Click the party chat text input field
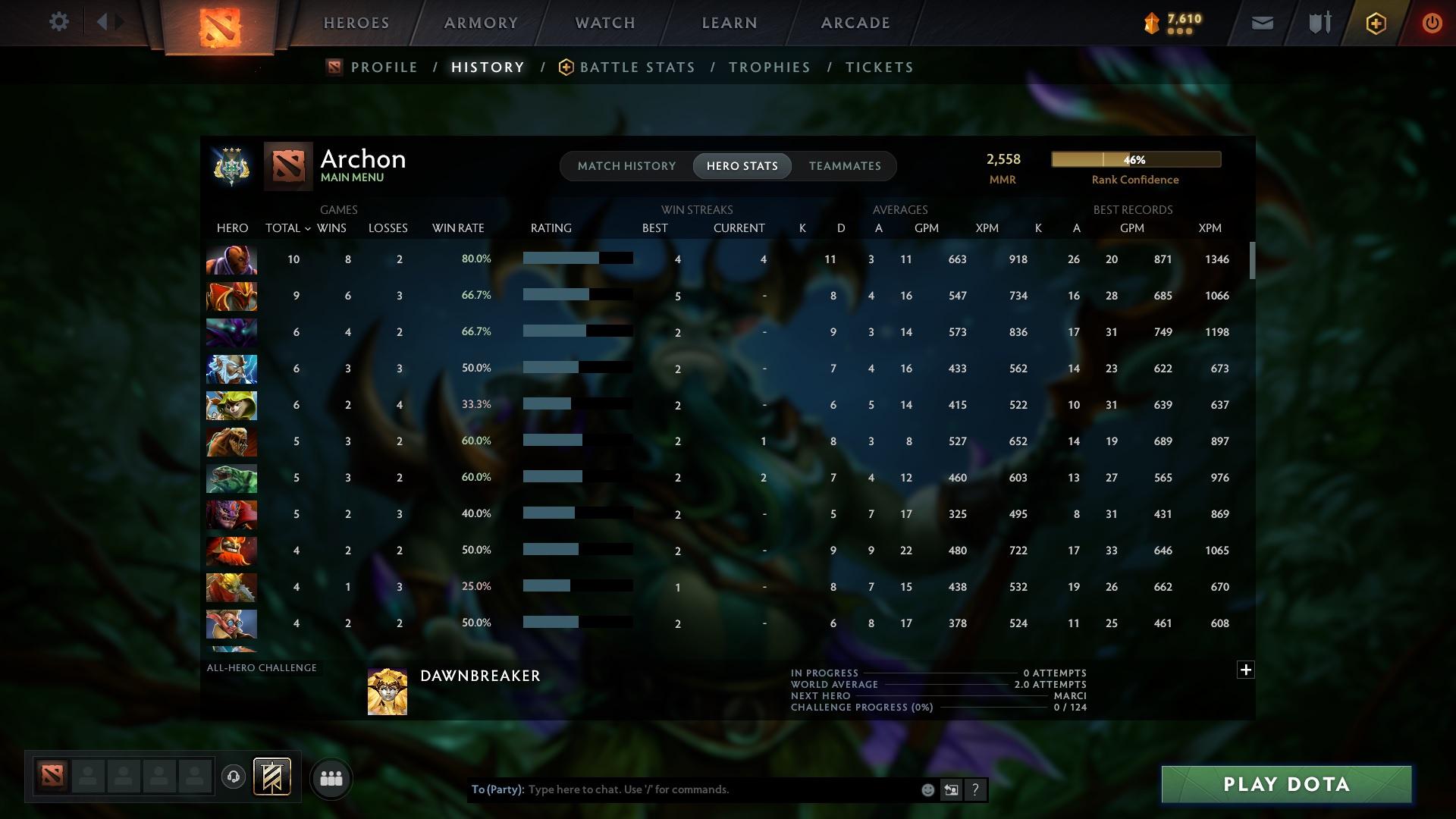 (682, 789)
